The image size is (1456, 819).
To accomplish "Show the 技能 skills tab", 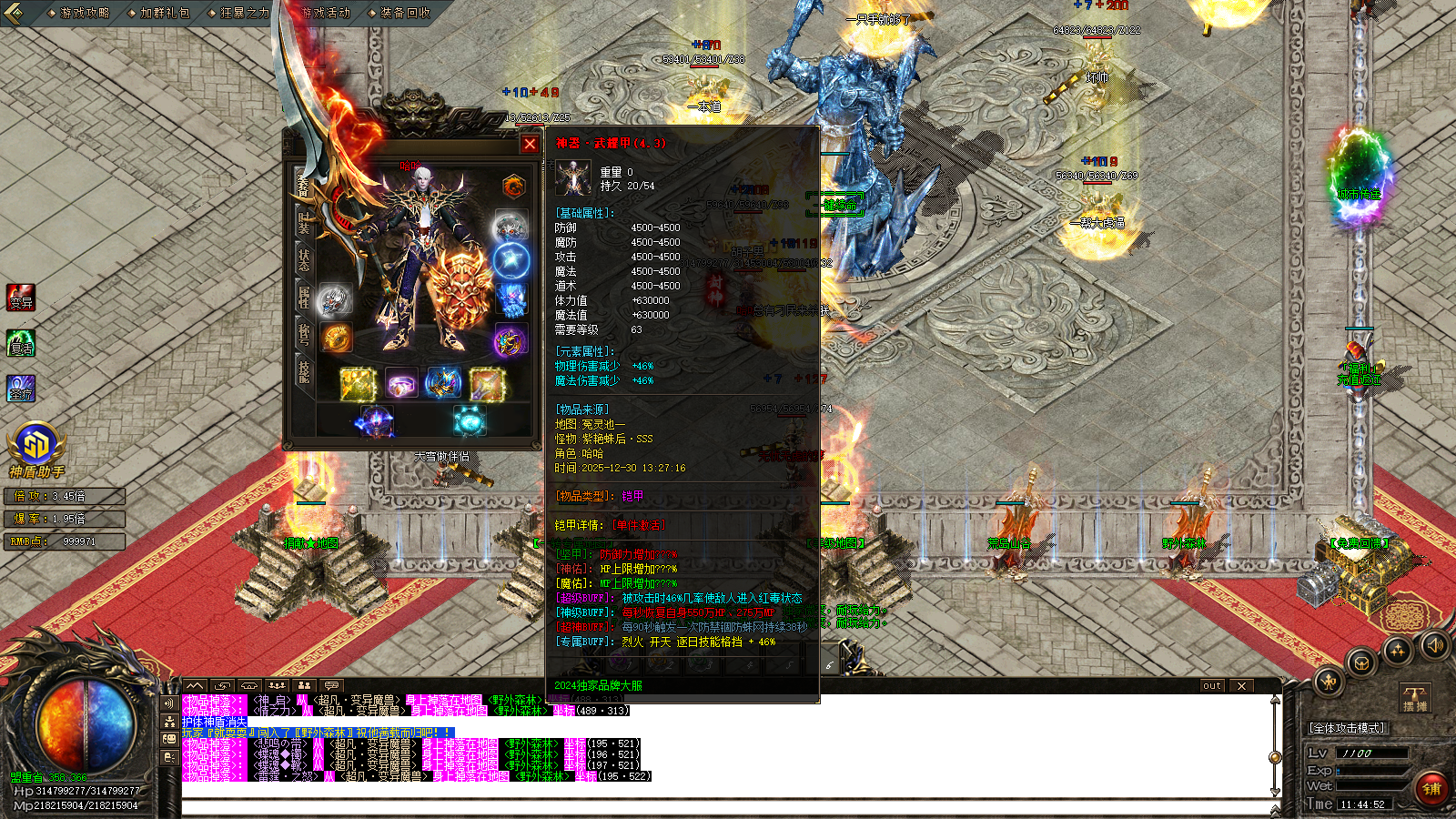I will pos(304,370).
